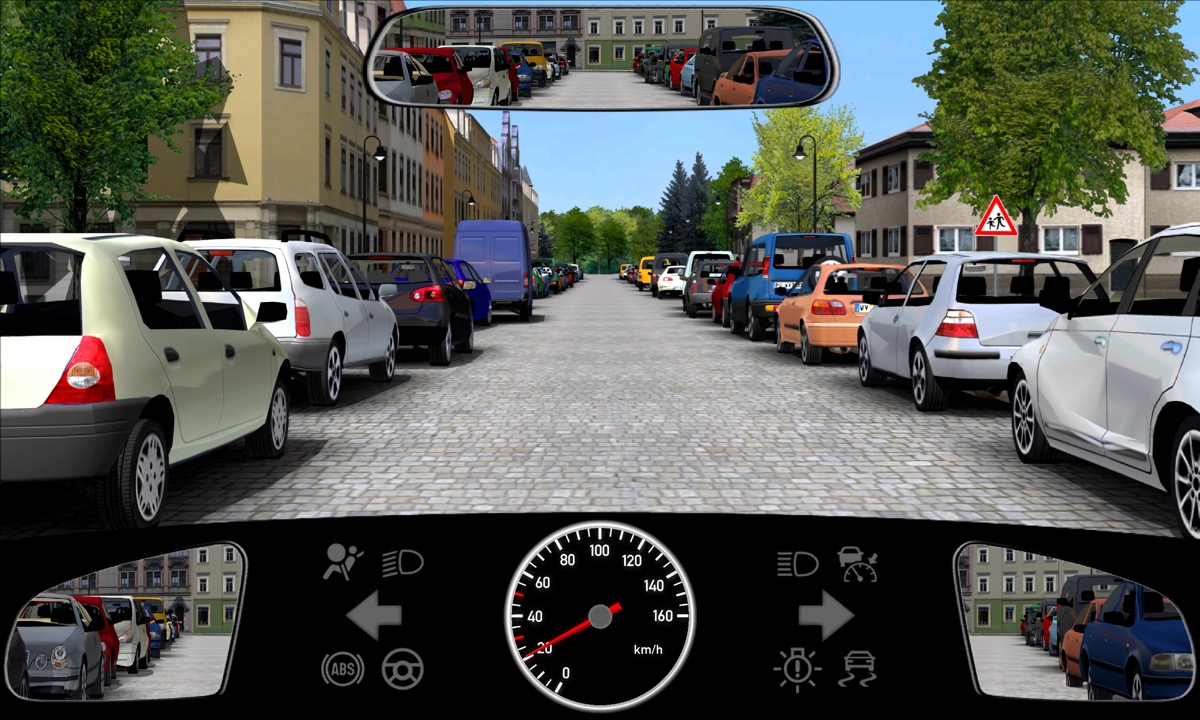Select the steering wheel warning icon

click(x=403, y=668)
